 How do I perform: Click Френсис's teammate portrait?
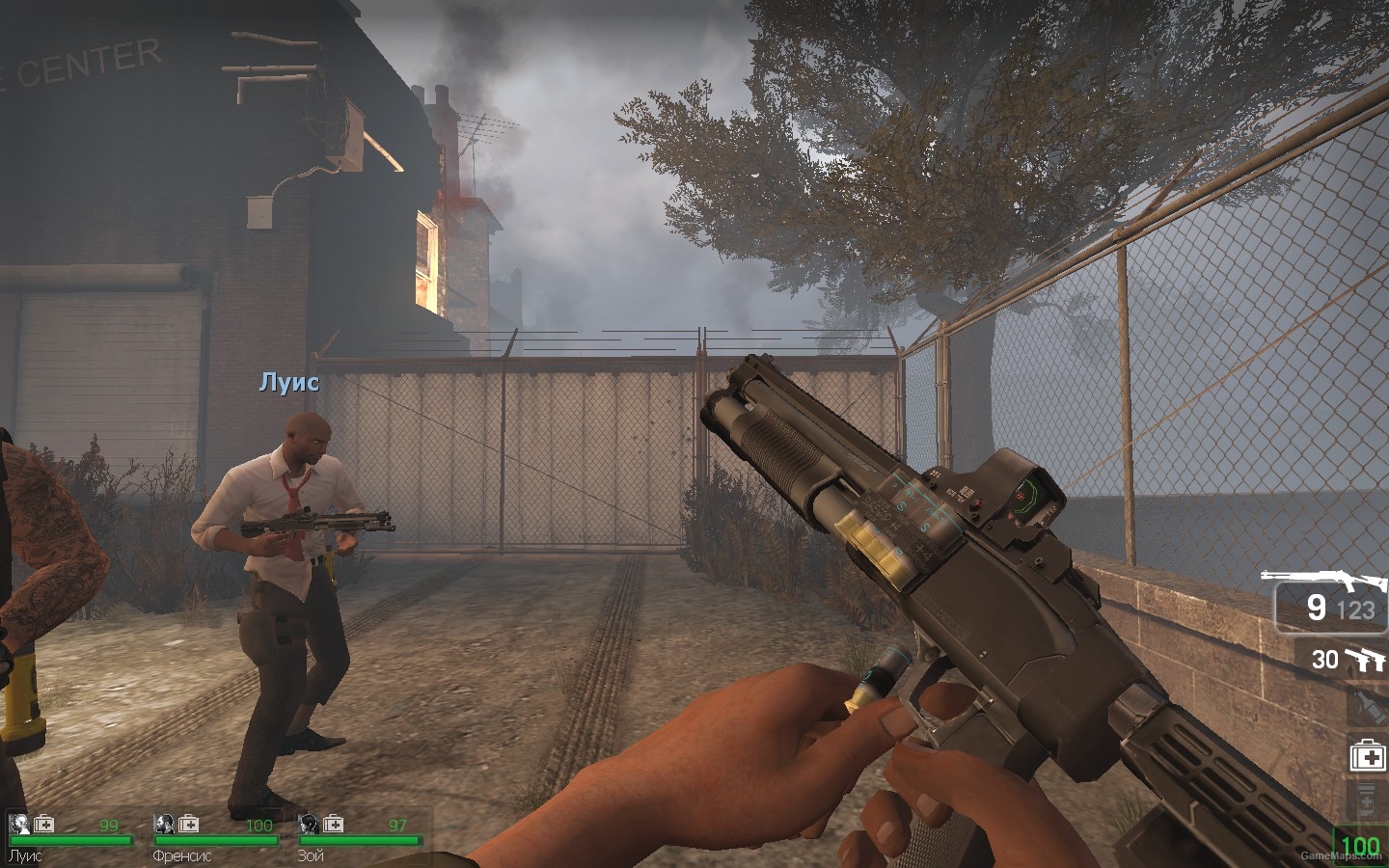tap(164, 824)
